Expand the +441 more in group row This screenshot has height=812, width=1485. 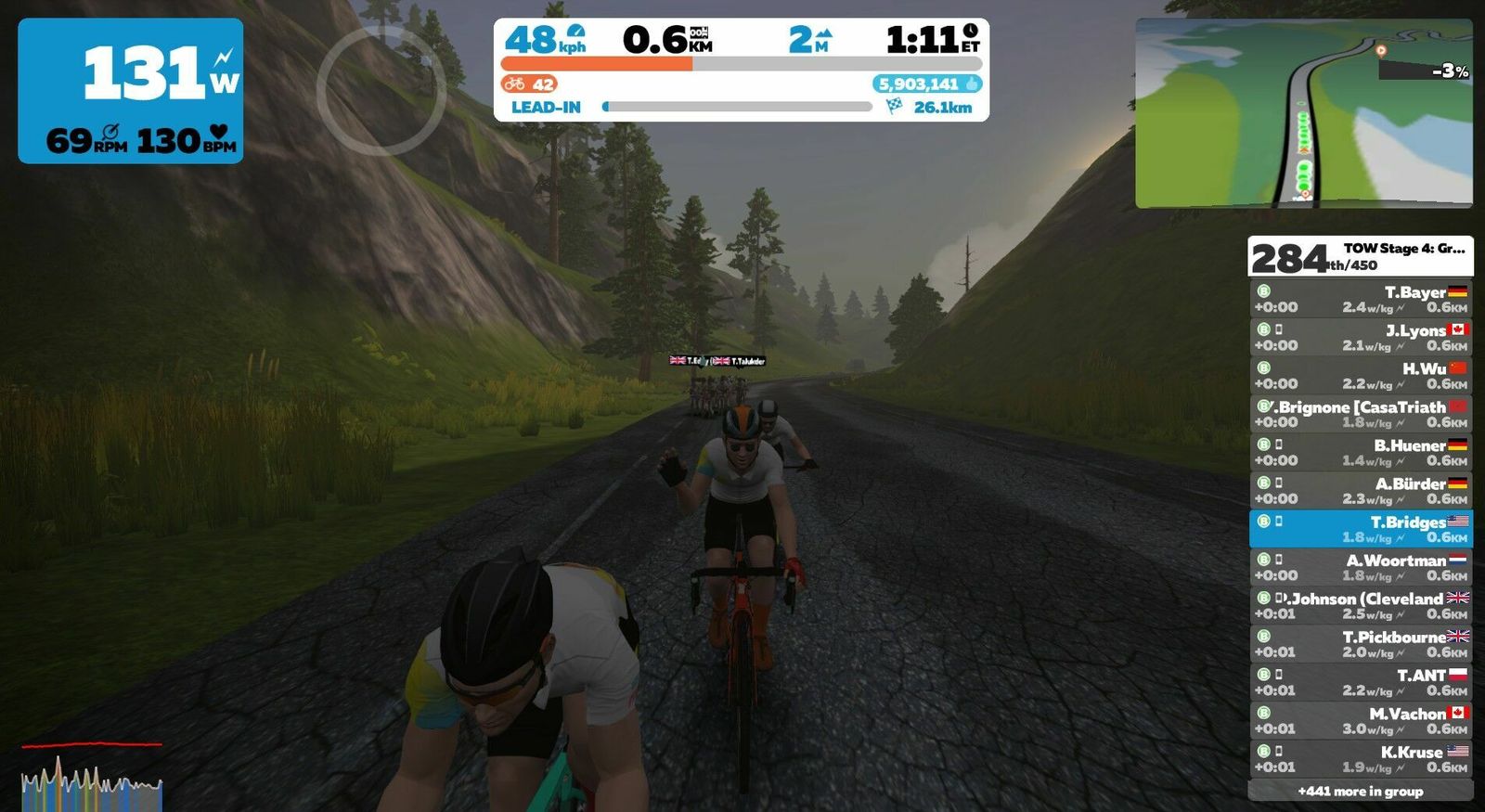click(1360, 791)
